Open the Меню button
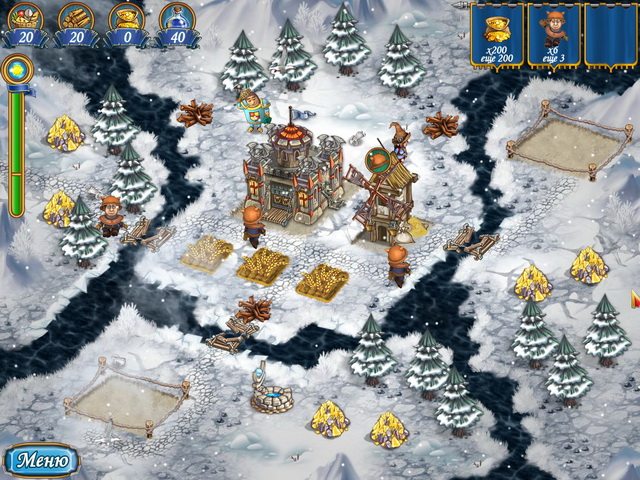Image resolution: width=640 pixels, height=480 pixels. (x=42, y=460)
